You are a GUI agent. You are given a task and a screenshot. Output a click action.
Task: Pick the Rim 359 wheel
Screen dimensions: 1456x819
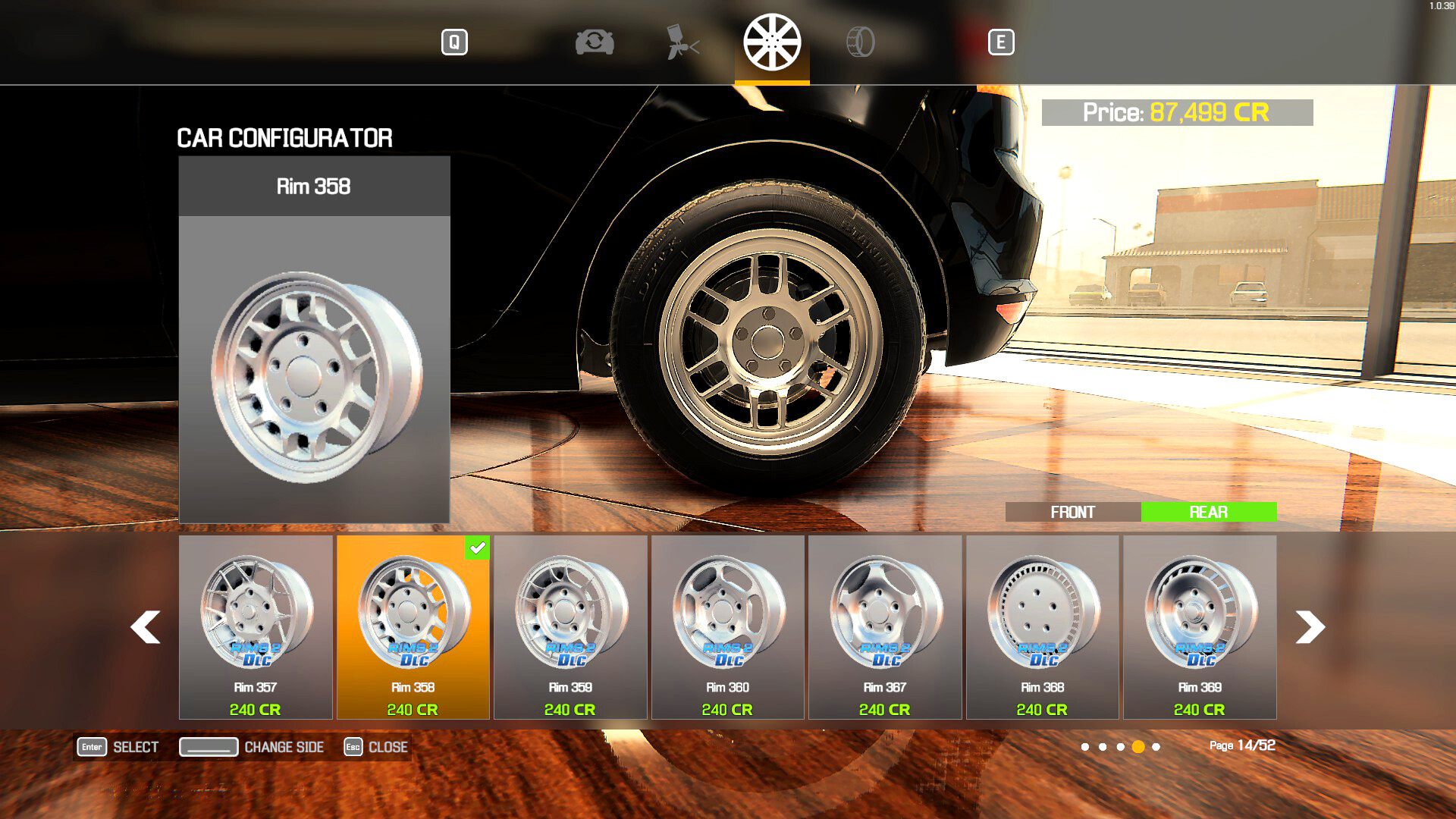pyautogui.click(x=570, y=626)
